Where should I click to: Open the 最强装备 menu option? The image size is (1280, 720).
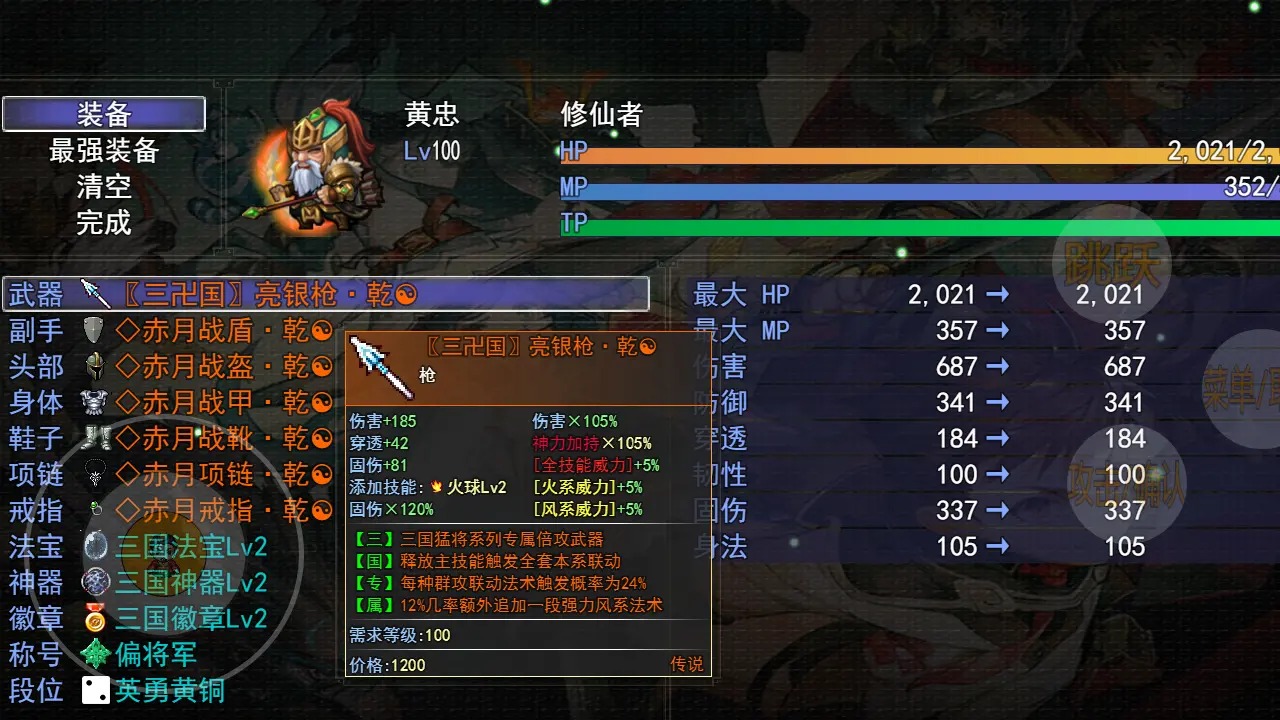(103, 152)
